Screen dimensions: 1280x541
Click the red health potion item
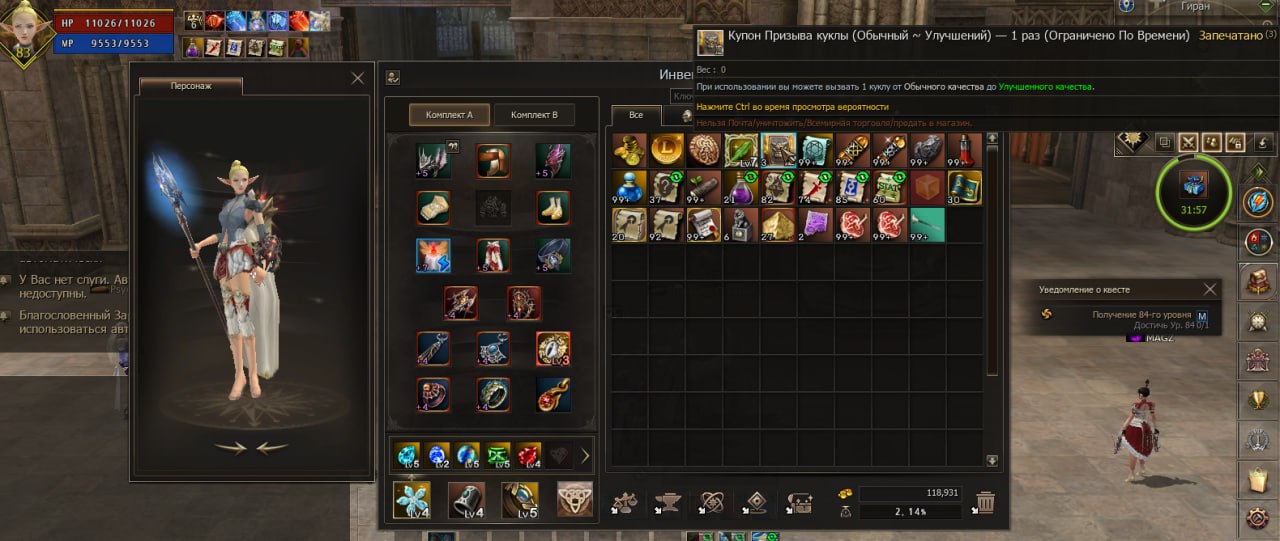pos(965,150)
